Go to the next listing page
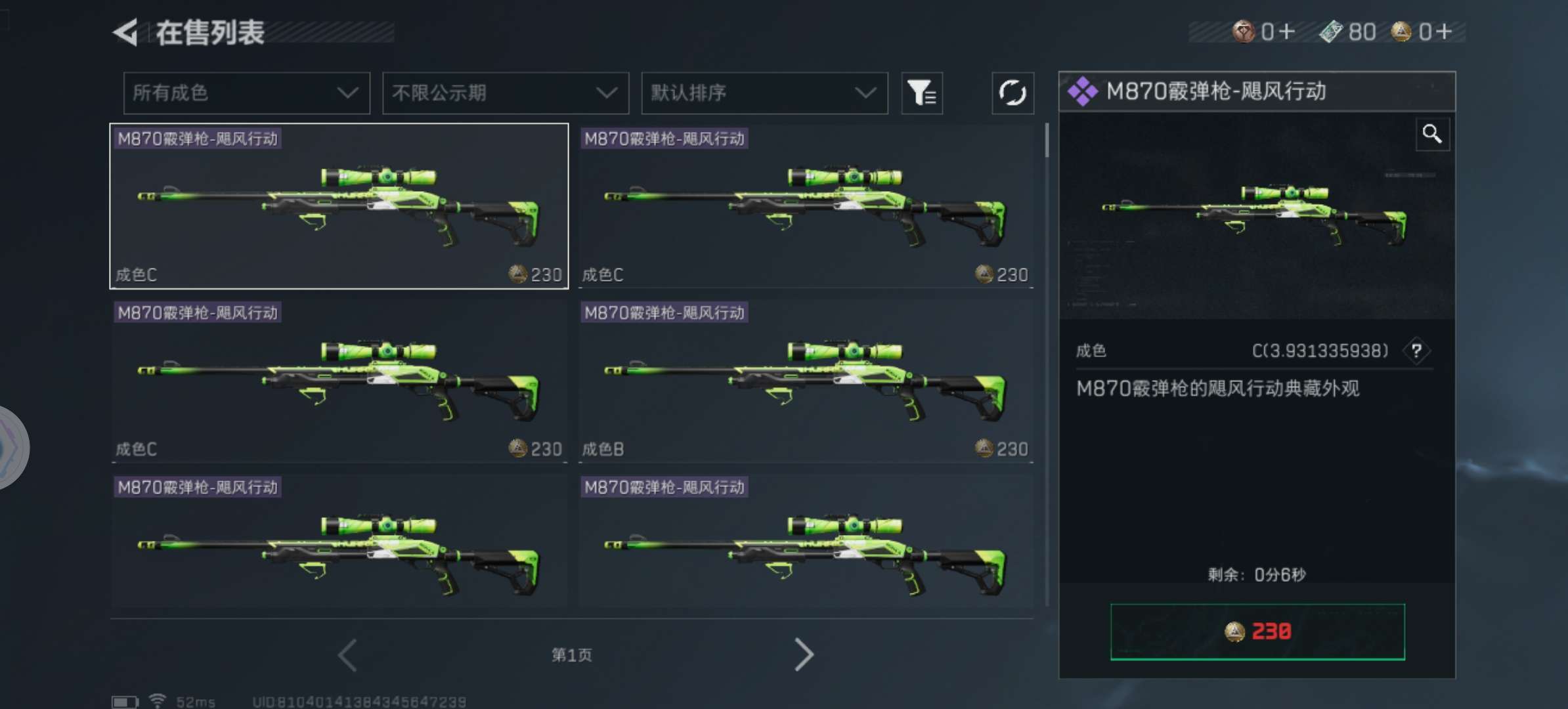Screen dimensions: 1568x709 [804, 655]
